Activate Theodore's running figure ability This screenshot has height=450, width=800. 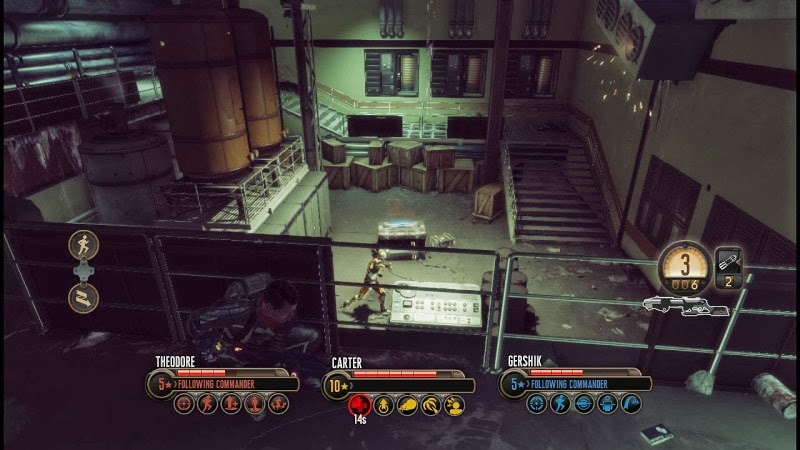tap(207, 404)
